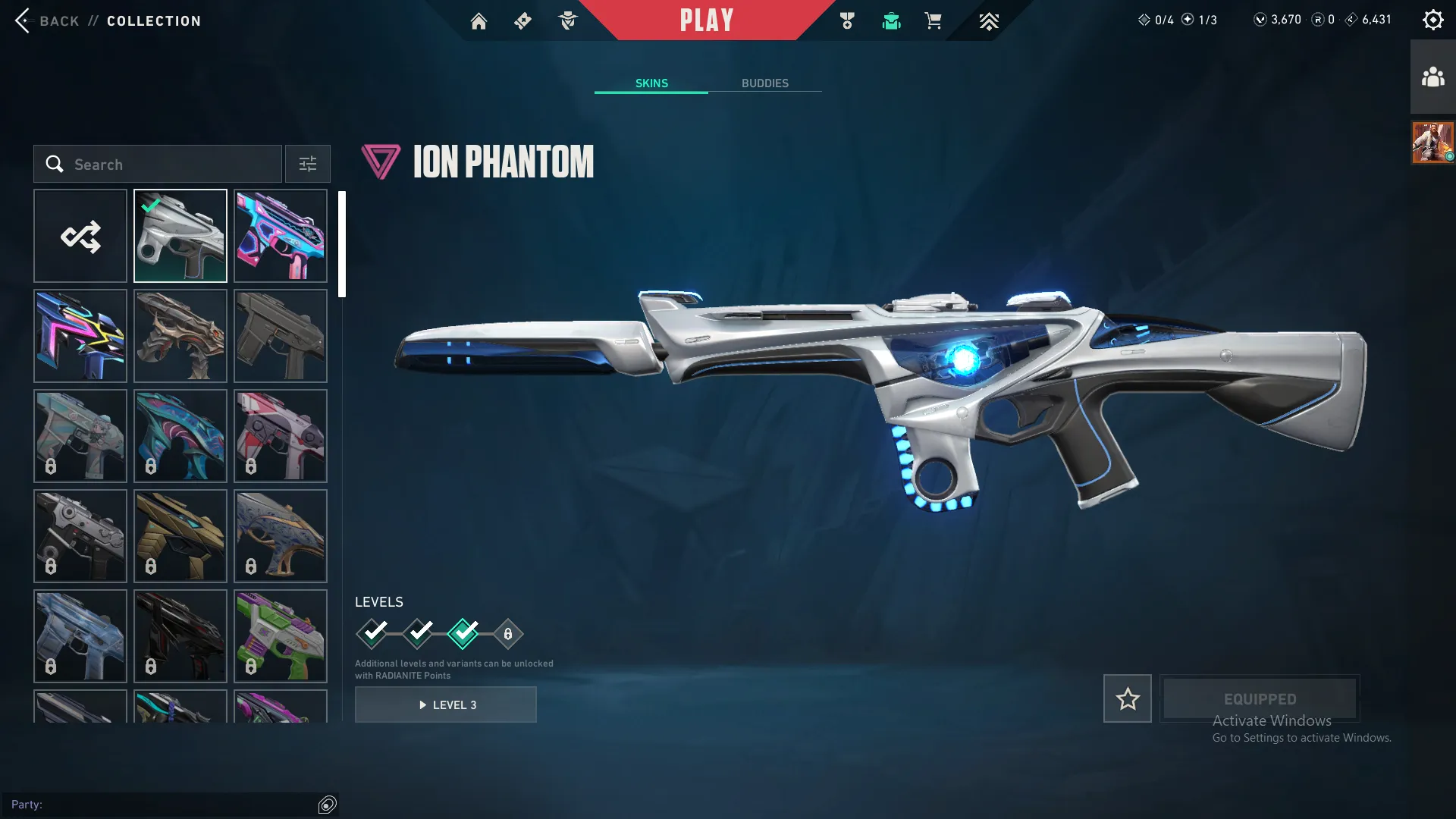Open the settings gear in top right corner
The width and height of the screenshot is (1456, 819).
(x=1432, y=19)
